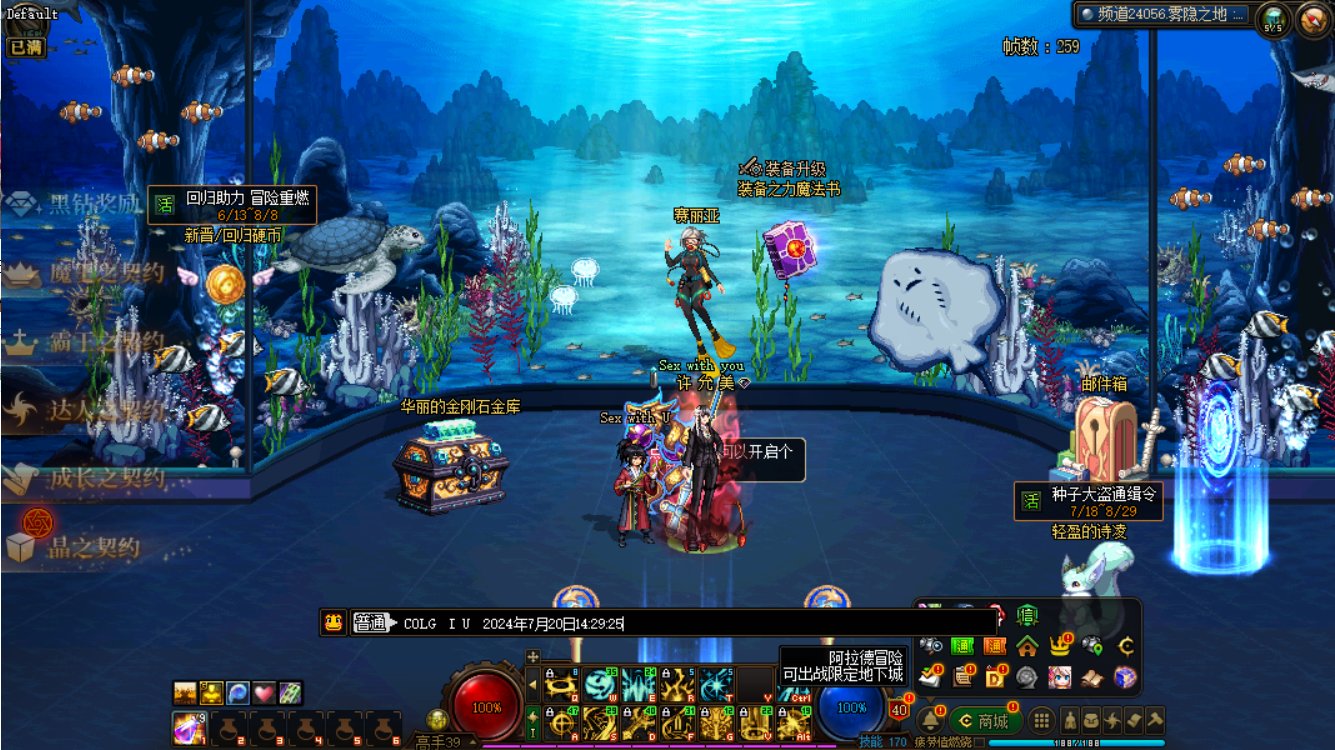Select the green house icon

point(1027,646)
